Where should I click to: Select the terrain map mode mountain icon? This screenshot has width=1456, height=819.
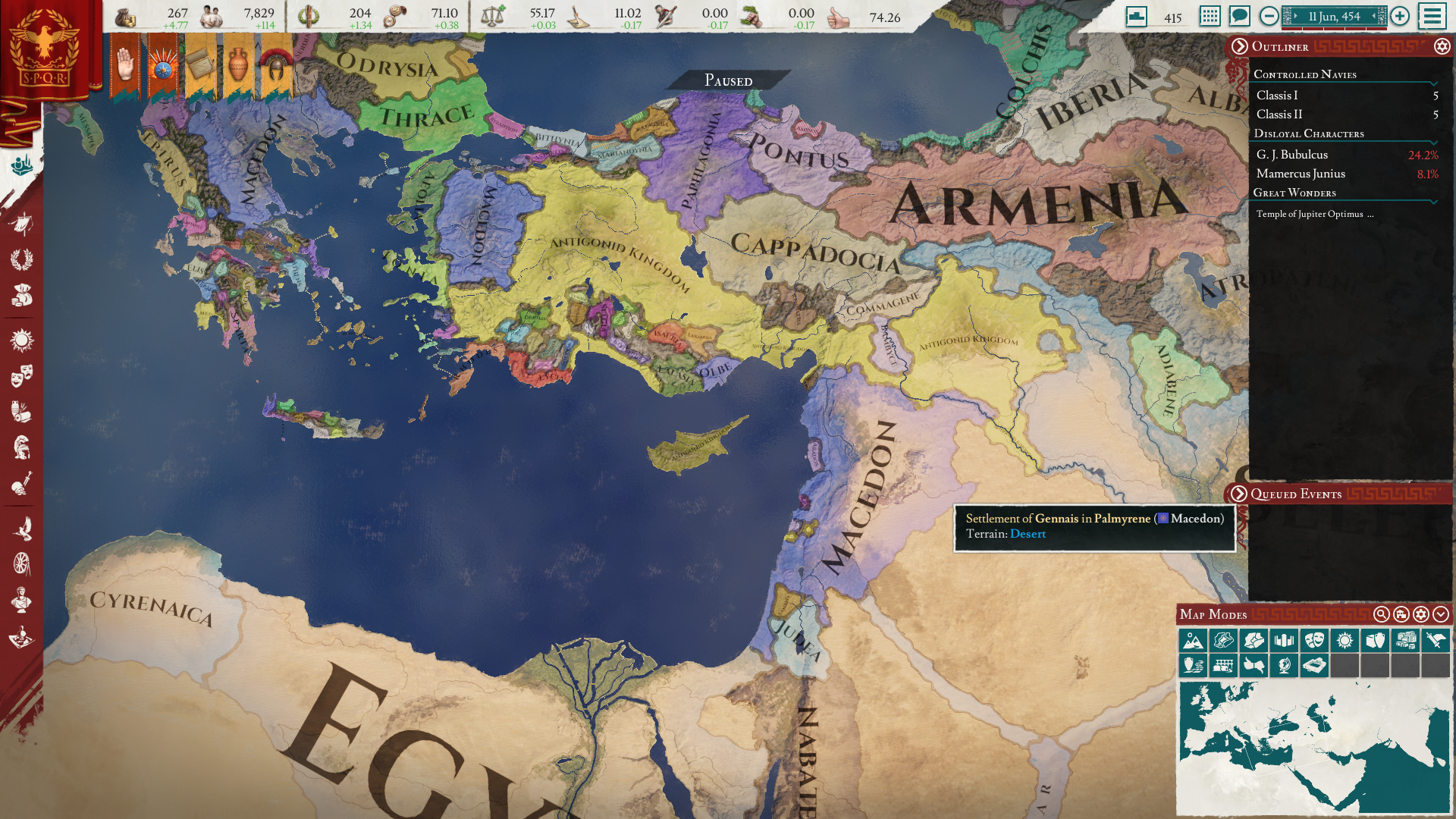tap(1194, 641)
